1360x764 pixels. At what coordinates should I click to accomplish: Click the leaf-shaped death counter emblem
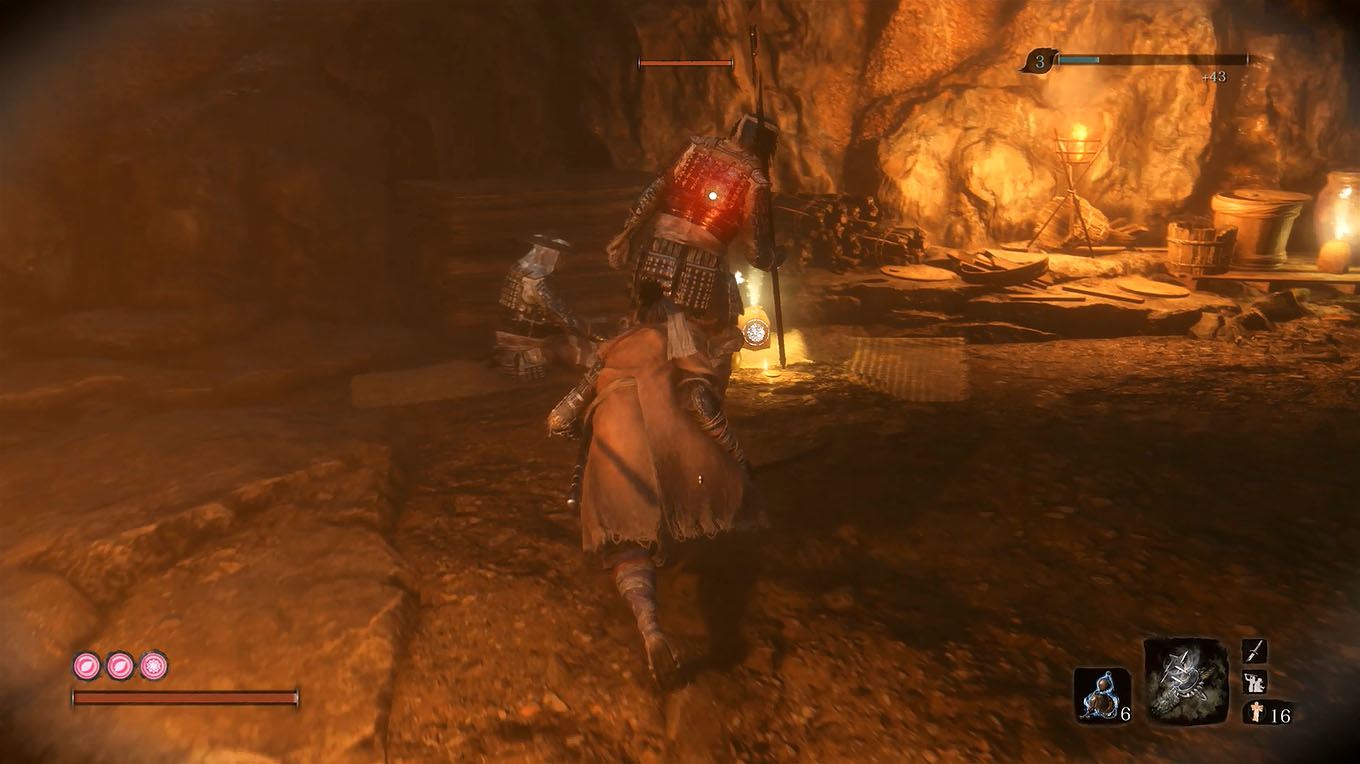(1040, 60)
